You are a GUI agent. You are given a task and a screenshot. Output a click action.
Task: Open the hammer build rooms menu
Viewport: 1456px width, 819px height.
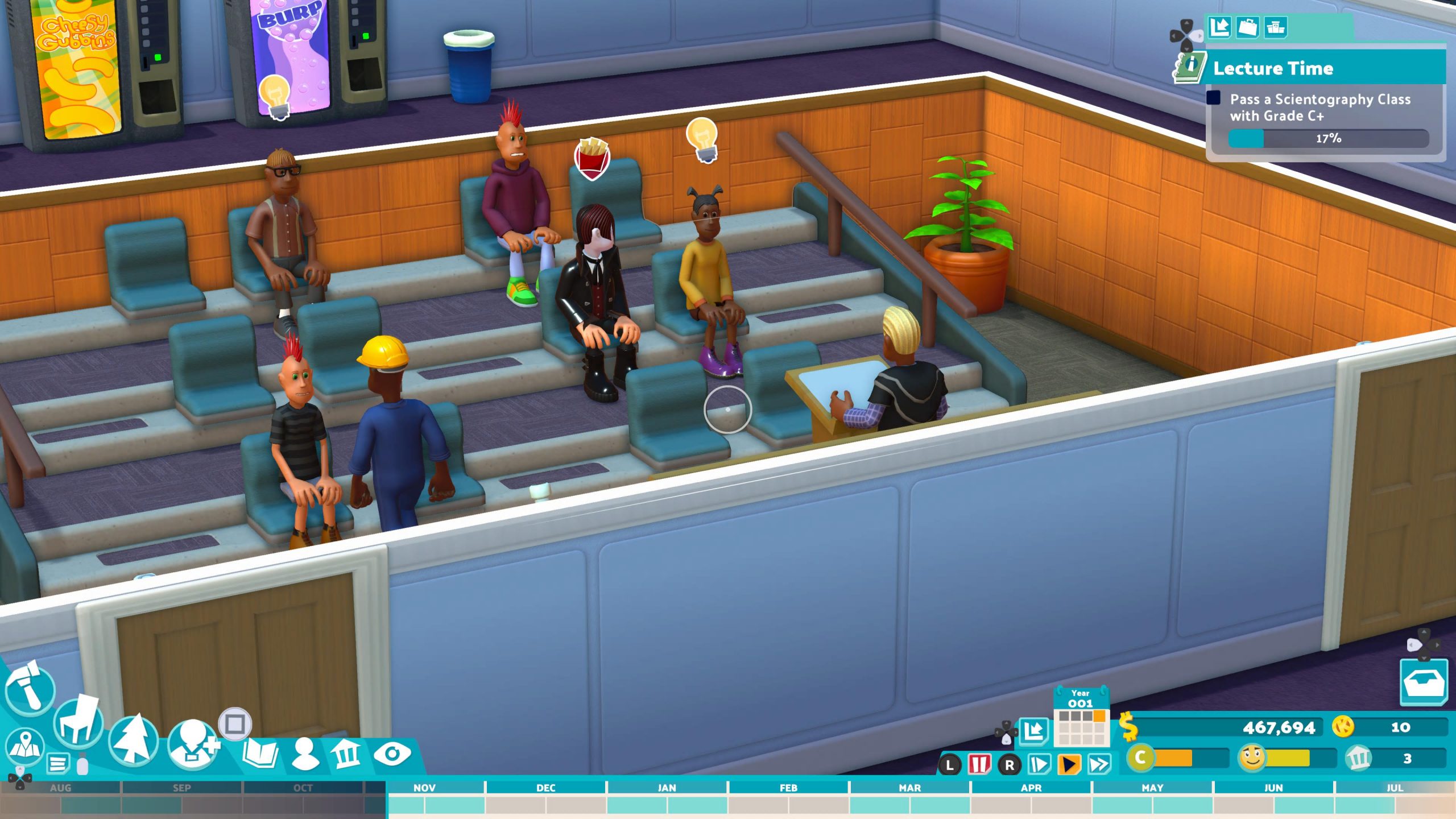point(30,689)
